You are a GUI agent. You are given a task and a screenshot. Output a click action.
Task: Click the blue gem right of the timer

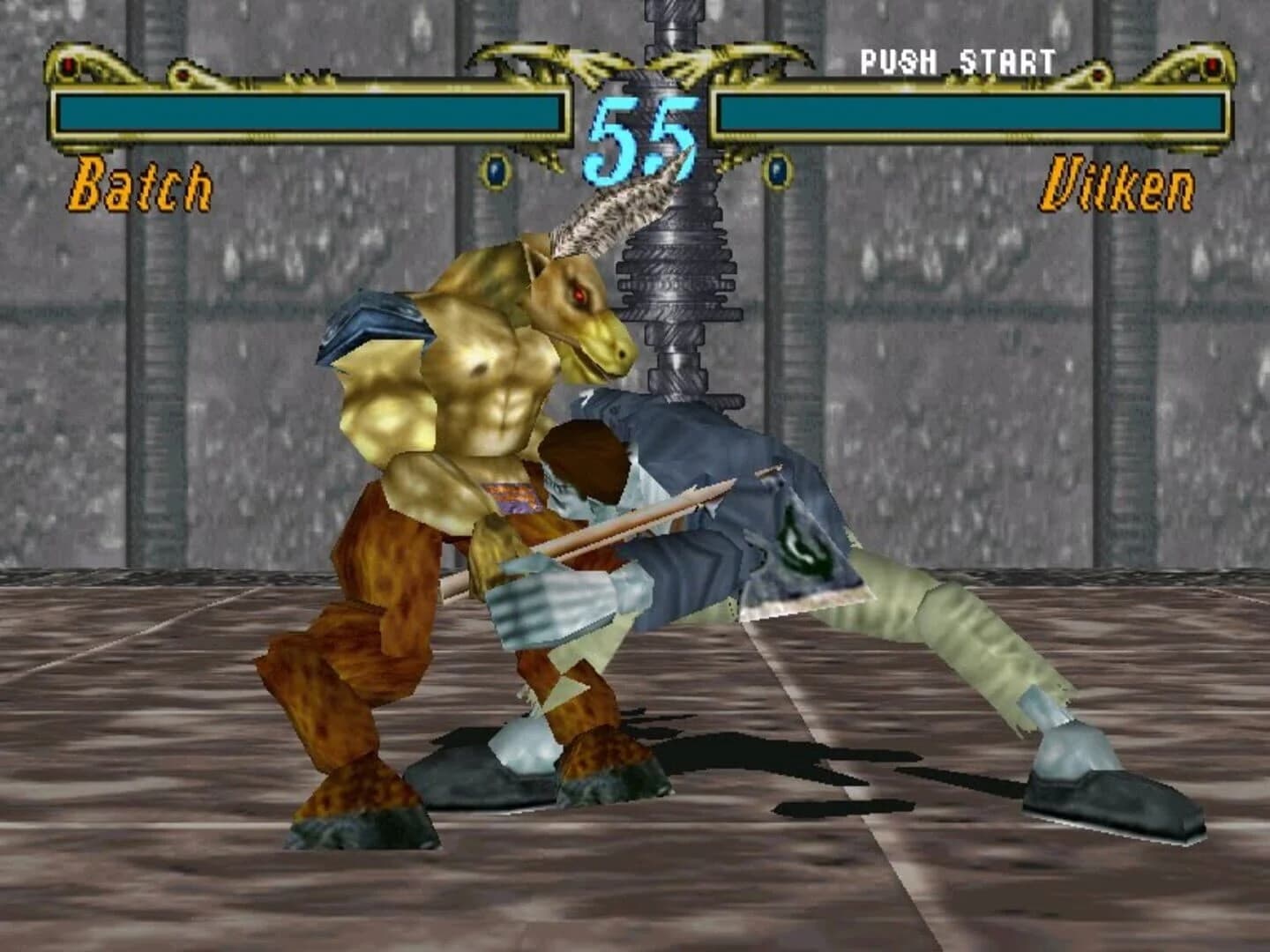pos(776,169)
